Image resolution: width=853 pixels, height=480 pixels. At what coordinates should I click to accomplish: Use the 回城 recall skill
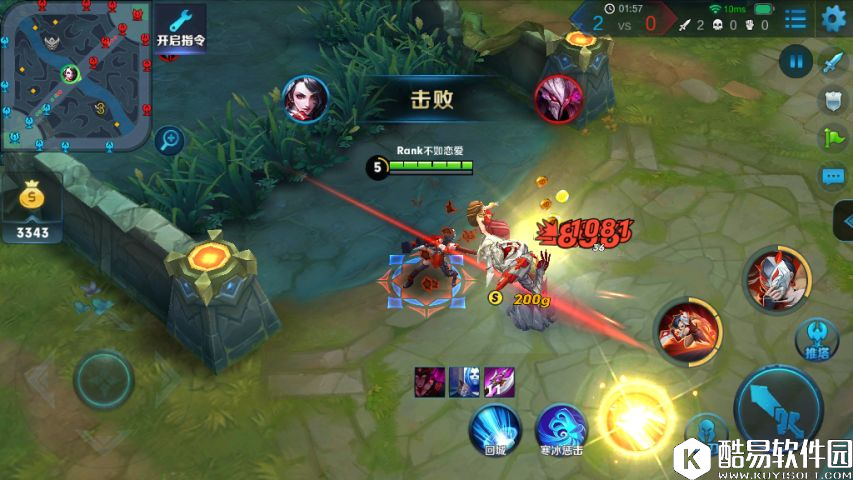[x=495, y=430]
